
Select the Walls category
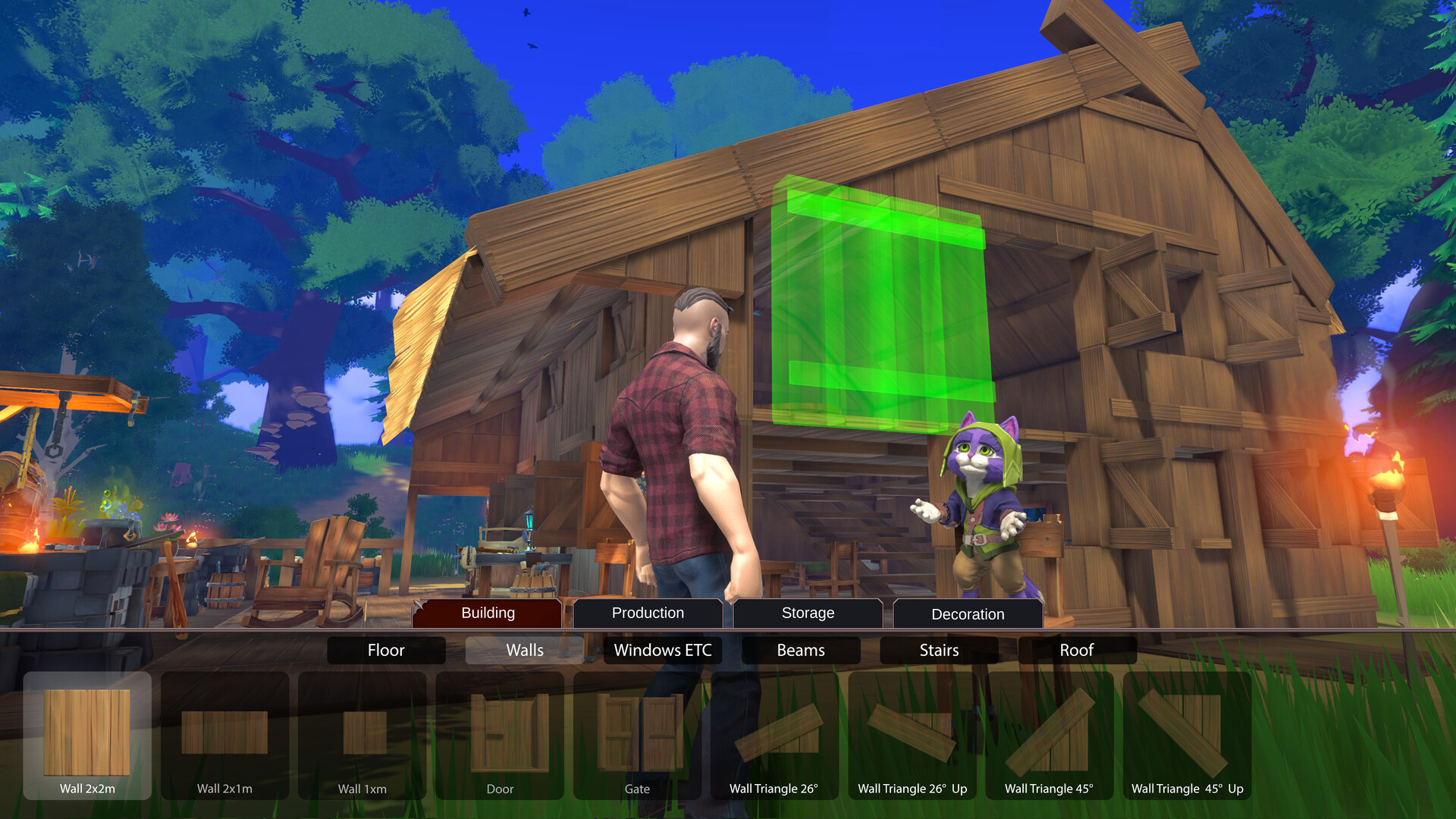[x=524, y=650]
